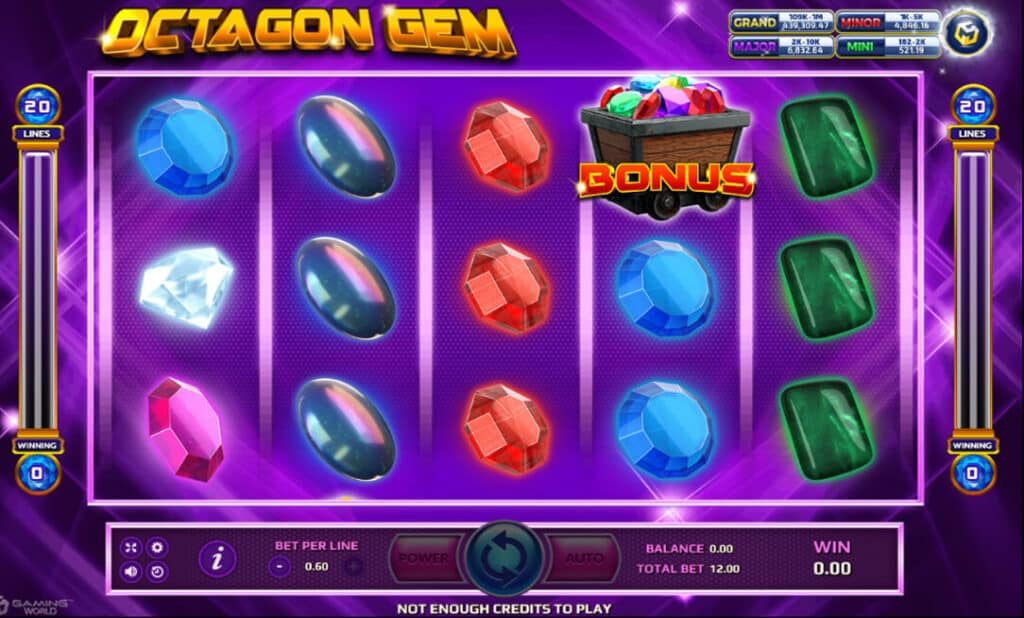Viewport: 1024px width, 618px height.
Task: Increase bet per line with plus button
Action: click(x=352, y=566)
